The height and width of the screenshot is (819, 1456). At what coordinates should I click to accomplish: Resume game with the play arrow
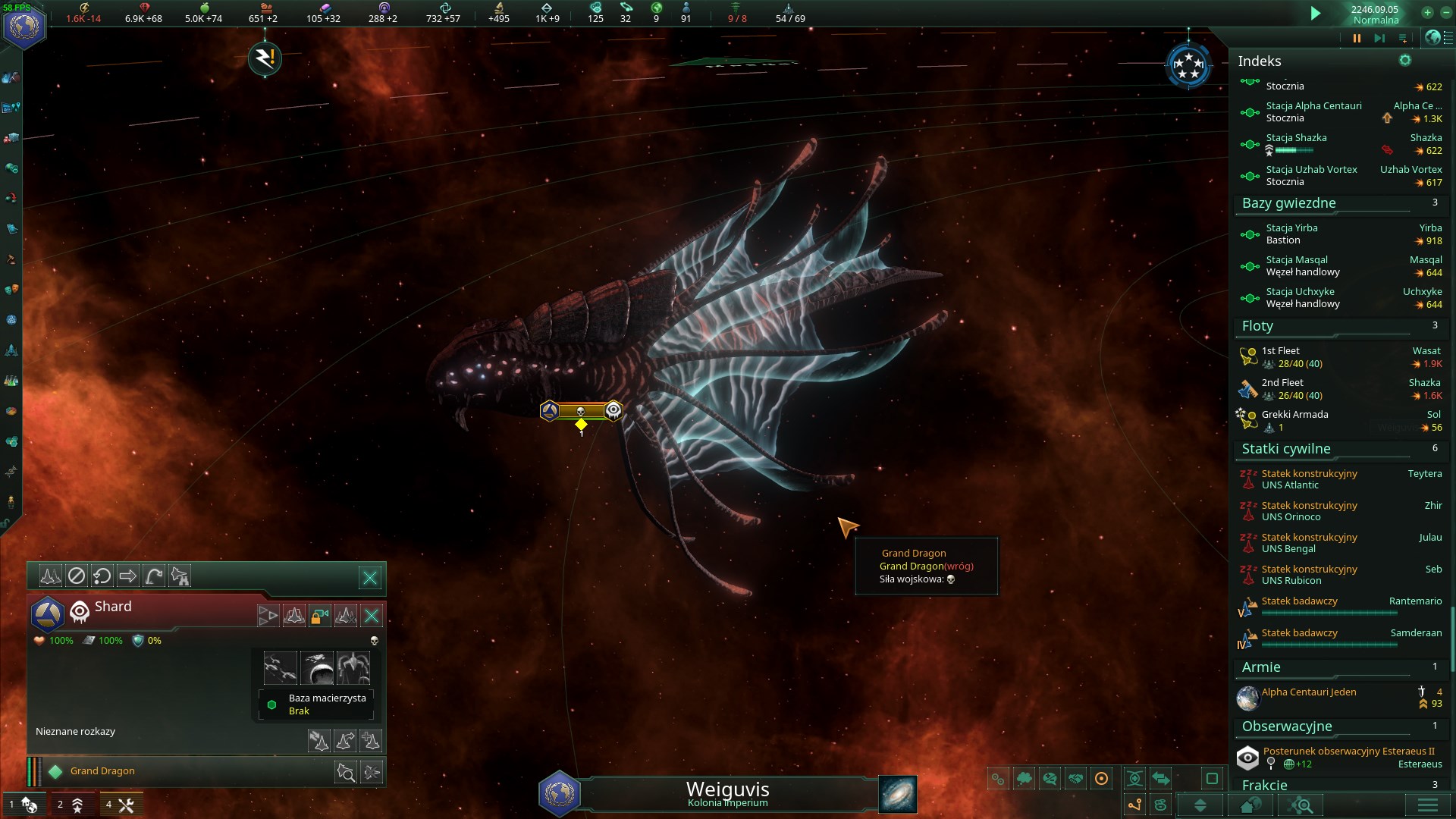click(x=1316, y=13)
